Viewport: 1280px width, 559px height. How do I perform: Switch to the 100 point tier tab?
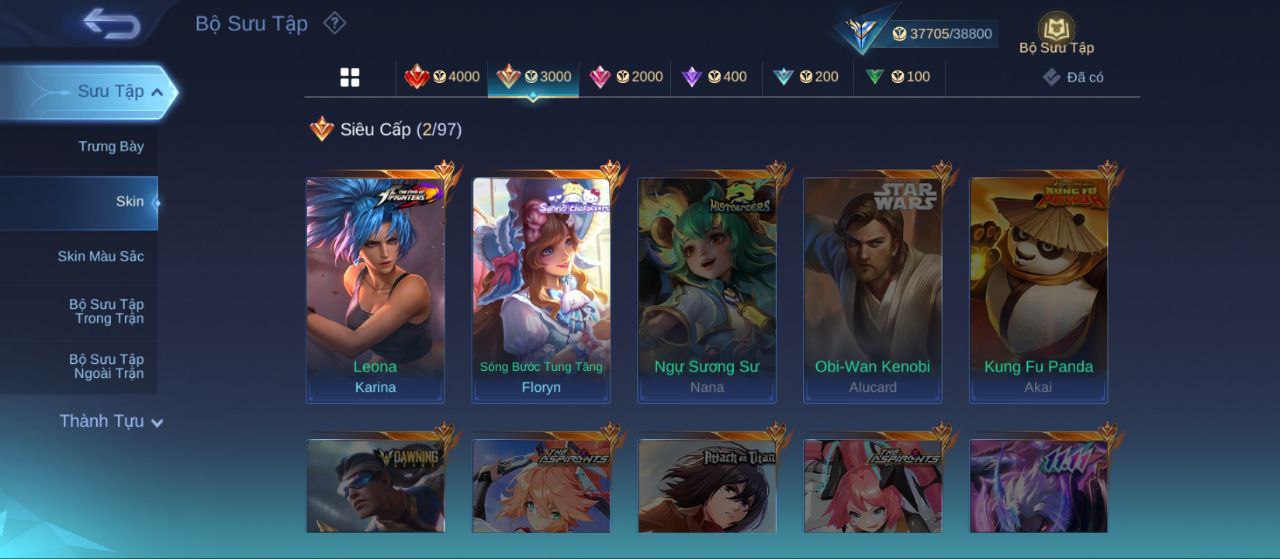(x=897, y=77)
